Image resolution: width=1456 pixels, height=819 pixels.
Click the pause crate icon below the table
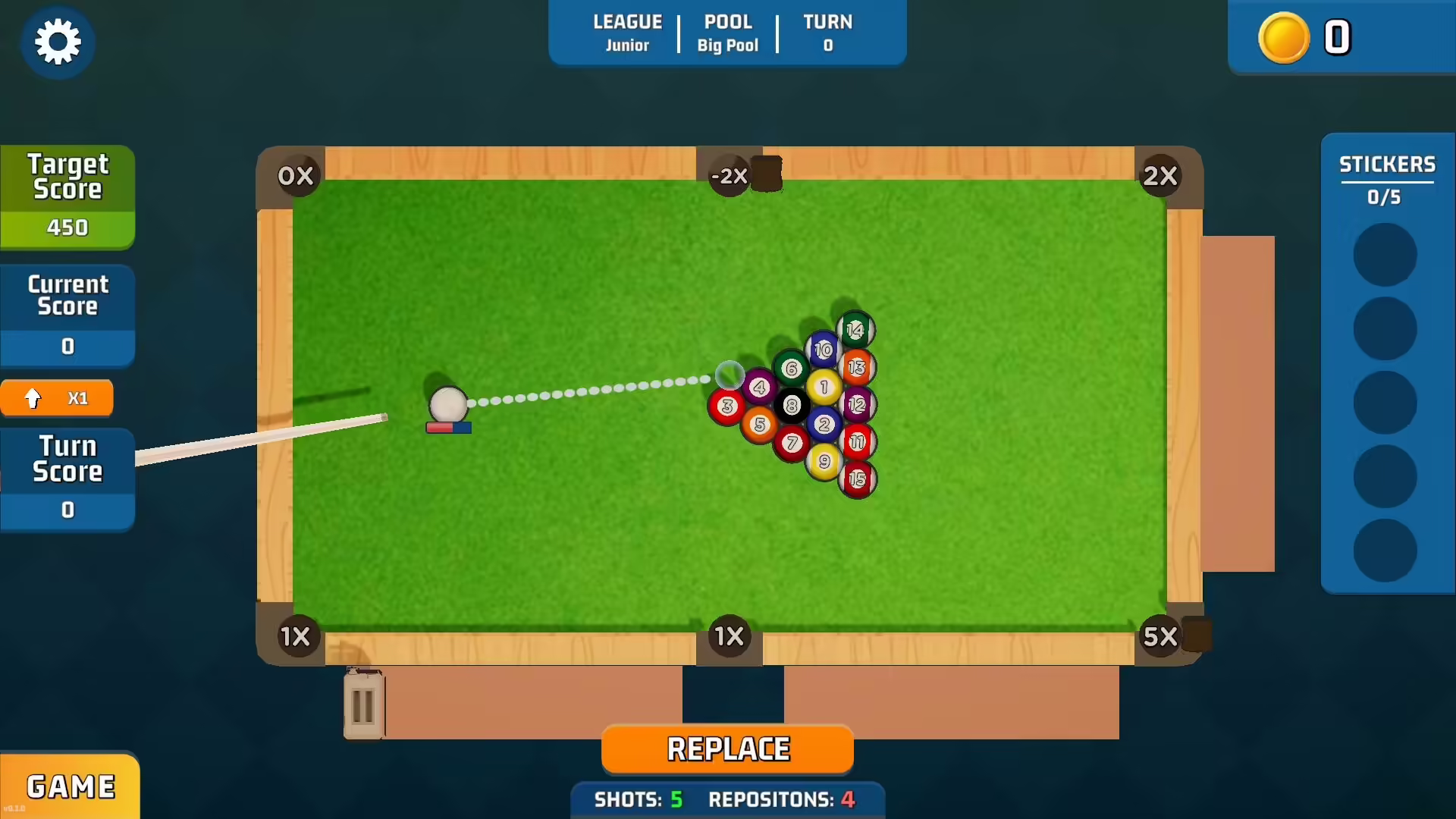click(x=362, y=704)
